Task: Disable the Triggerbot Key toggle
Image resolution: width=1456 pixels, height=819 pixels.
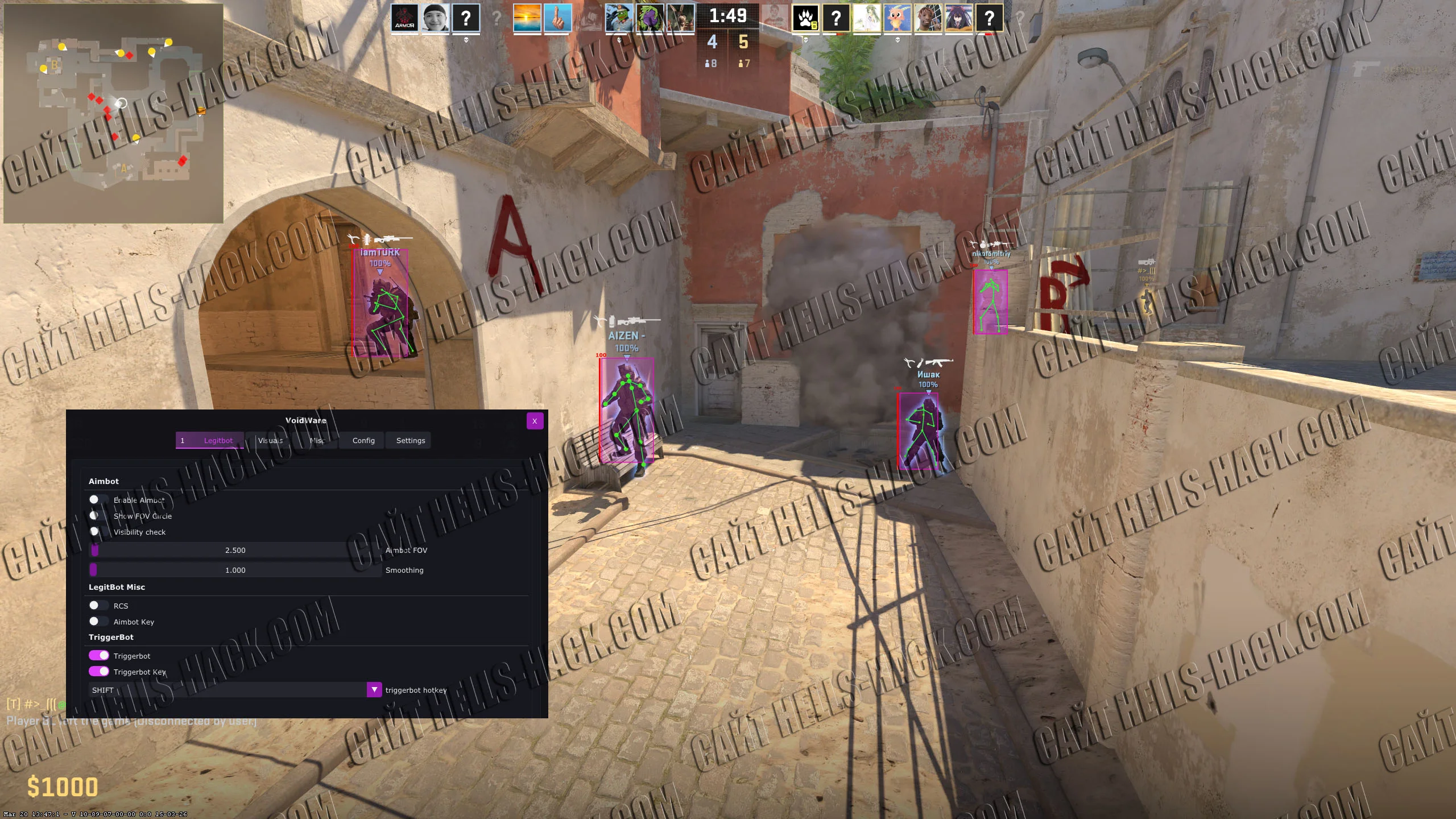Action: pyautogui.click(x=100, y=672)
